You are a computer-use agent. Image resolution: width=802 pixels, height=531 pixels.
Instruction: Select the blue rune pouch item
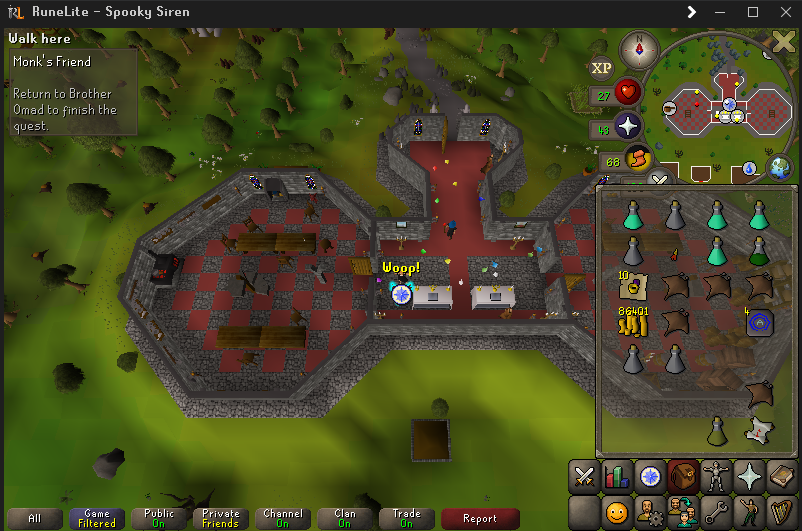760,322
